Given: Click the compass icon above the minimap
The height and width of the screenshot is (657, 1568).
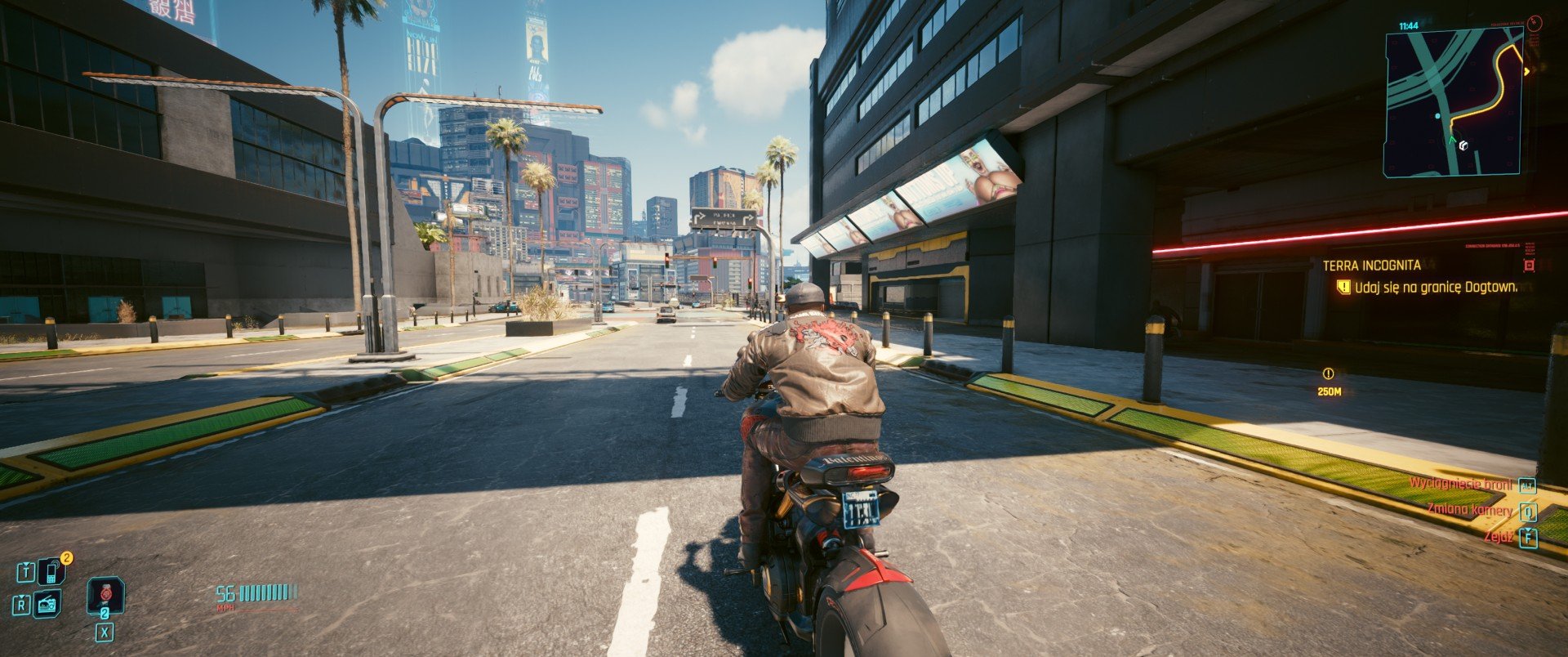Looking at the screenshot, I should coord(1533,22).
